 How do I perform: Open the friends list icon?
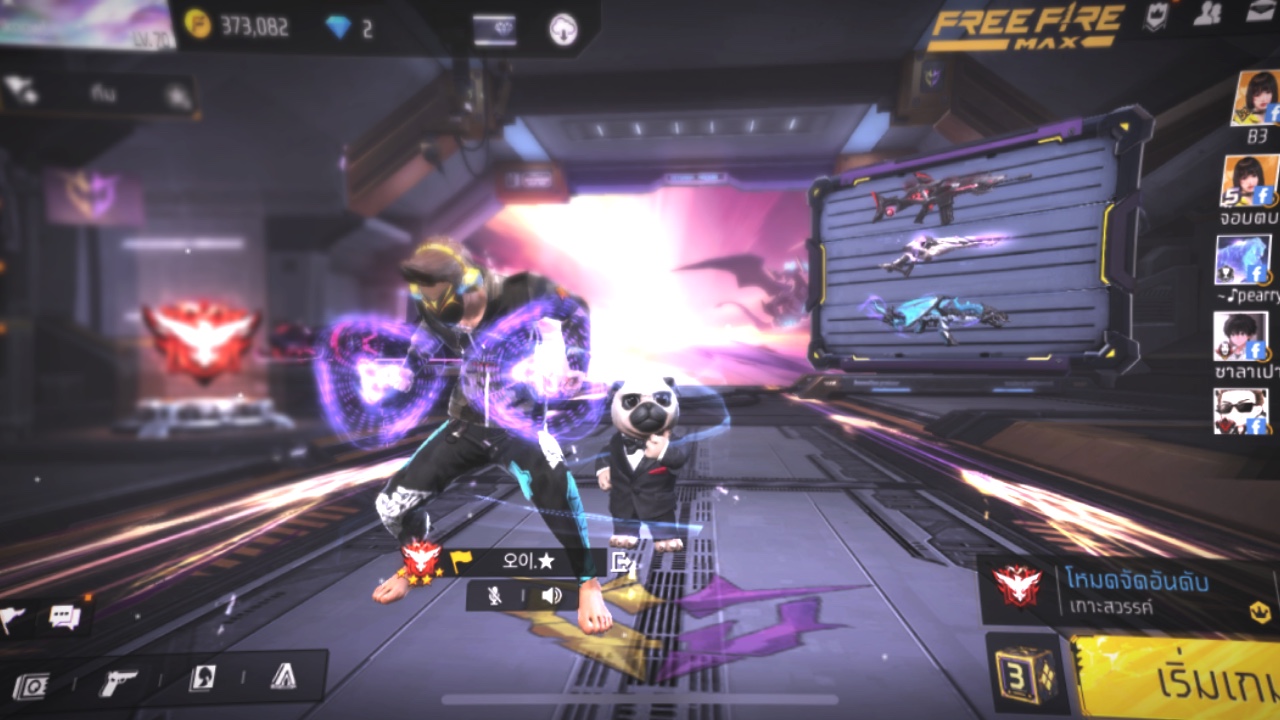click(x=1208, y=13)
